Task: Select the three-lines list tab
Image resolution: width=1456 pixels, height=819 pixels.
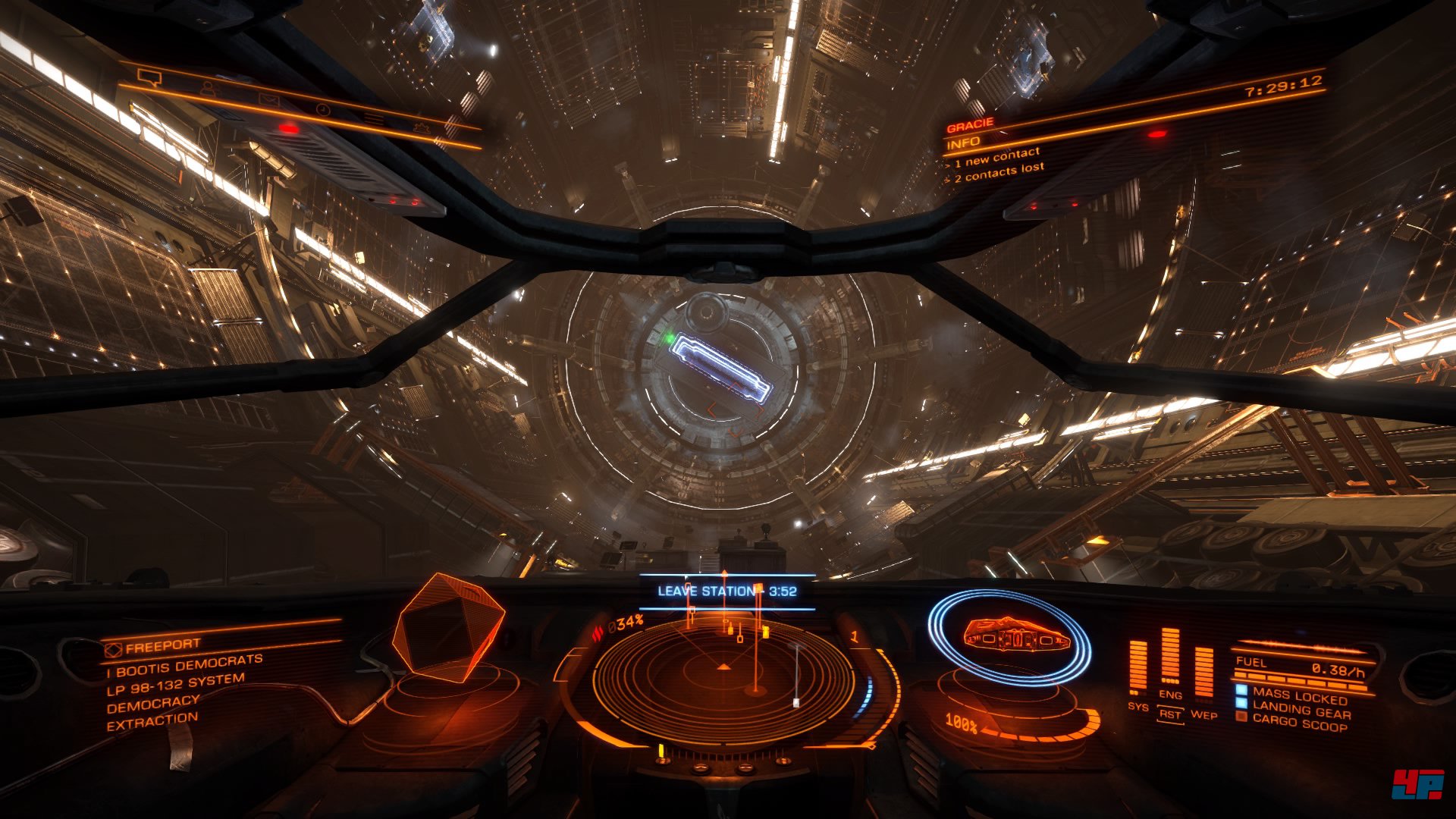Action: pyautogui.click(x=373, y=118)
